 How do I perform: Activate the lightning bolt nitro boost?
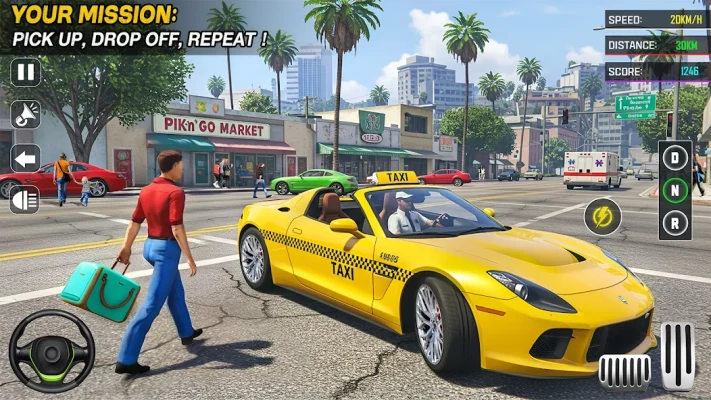pyautogui.click(x=602, y=216)
